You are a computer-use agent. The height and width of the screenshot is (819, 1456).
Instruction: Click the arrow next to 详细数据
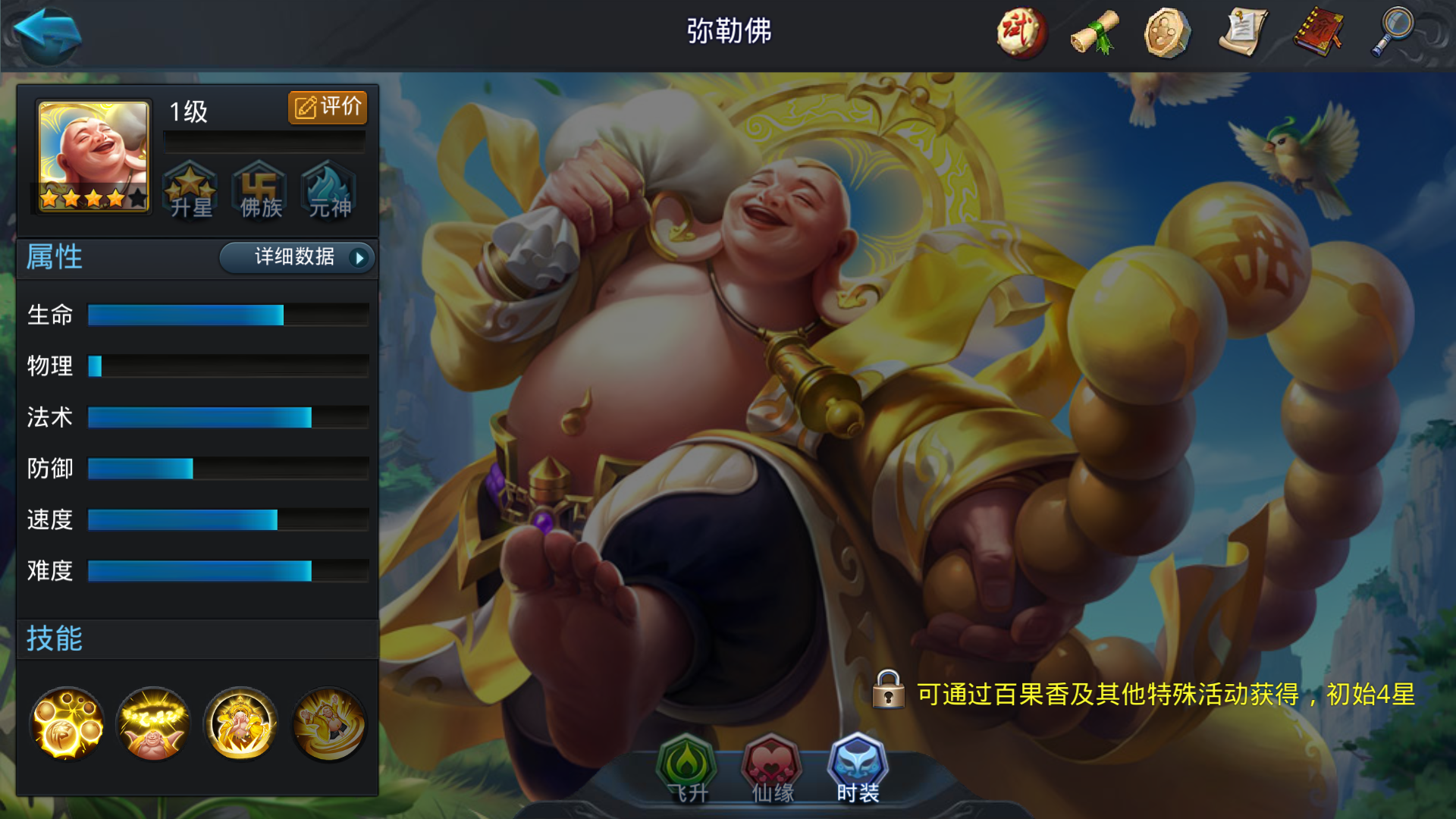(358, 258)
